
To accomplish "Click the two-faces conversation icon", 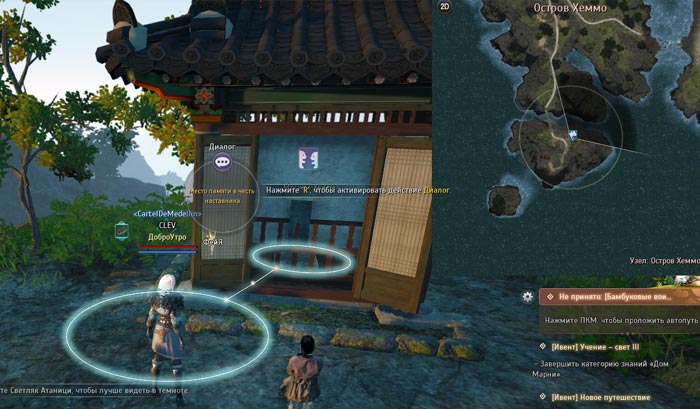I will 307,159.
